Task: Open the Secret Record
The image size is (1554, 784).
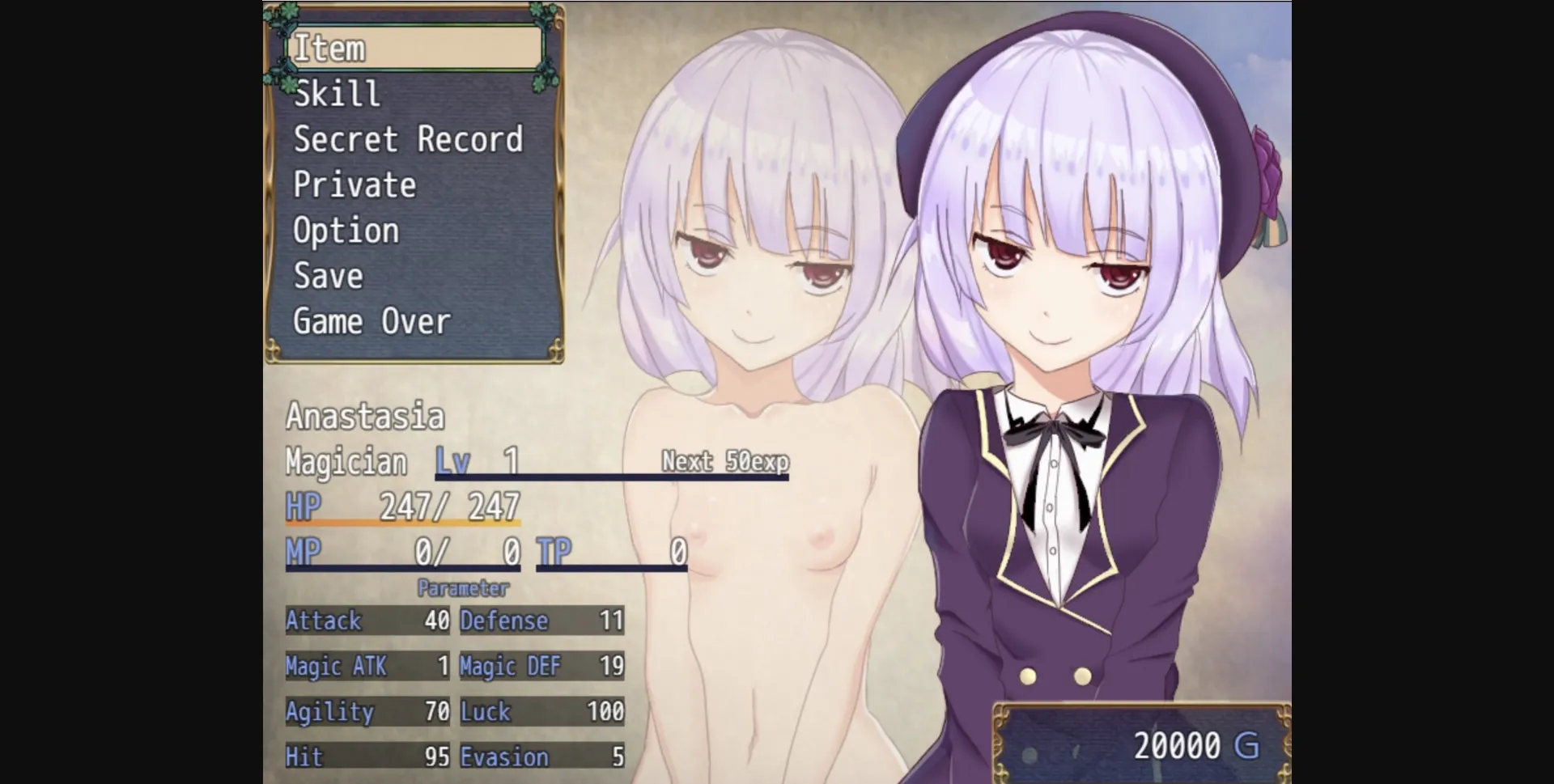Action: click(x=409, y=139)
